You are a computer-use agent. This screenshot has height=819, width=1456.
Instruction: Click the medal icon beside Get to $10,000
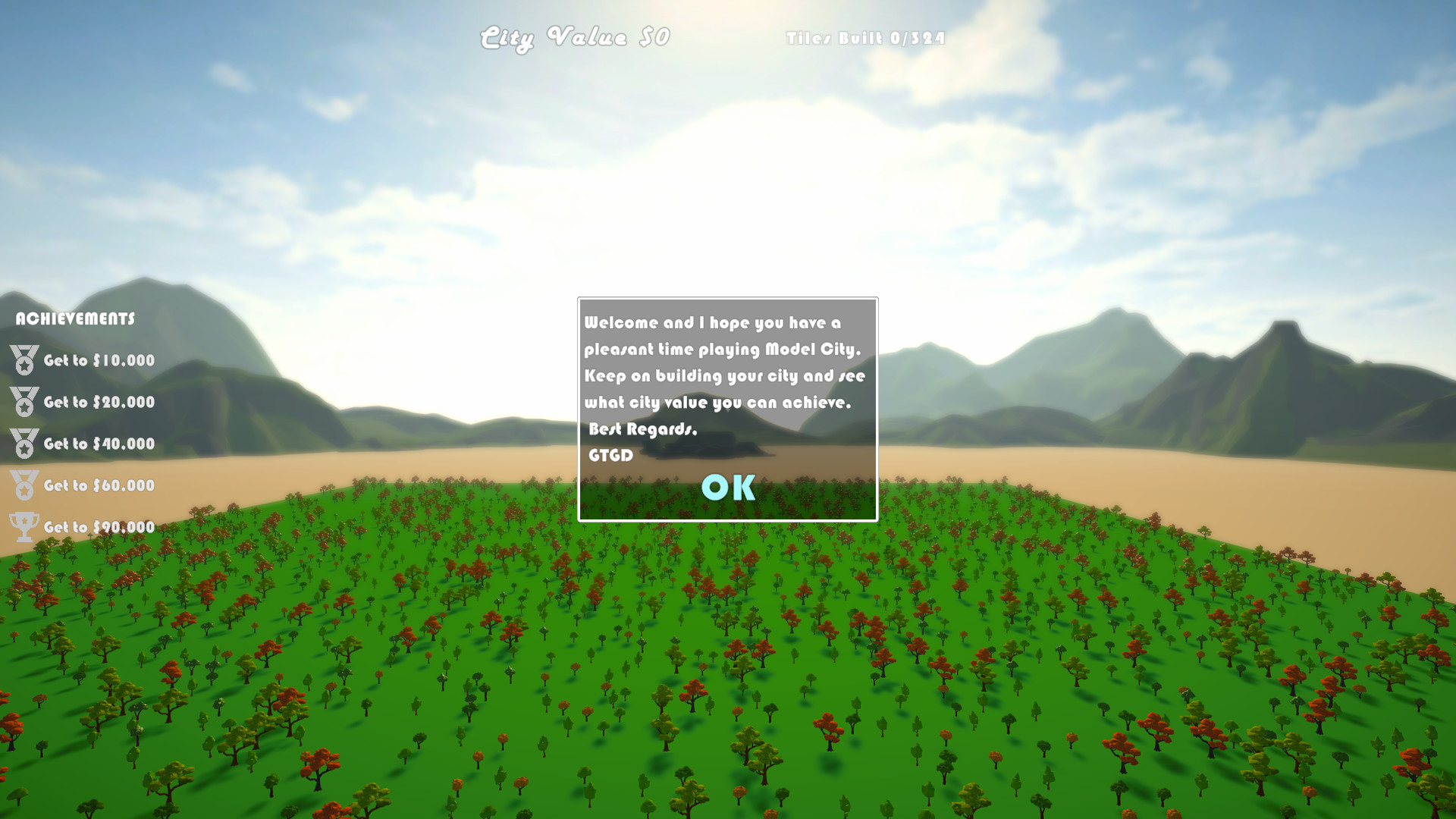(23, 361)
